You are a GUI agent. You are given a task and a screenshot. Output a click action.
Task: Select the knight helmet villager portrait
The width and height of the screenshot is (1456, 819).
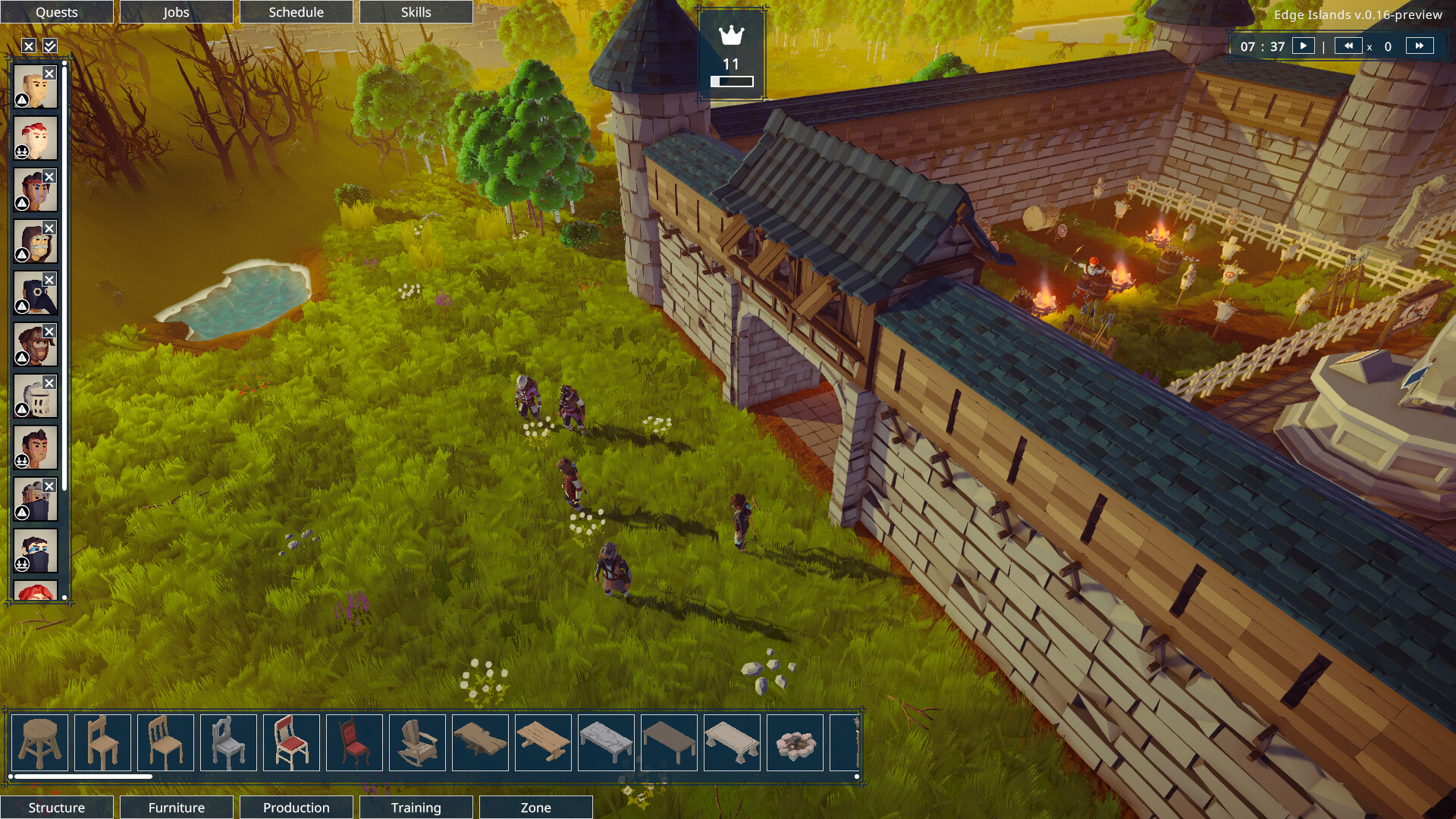coord(36,396)
